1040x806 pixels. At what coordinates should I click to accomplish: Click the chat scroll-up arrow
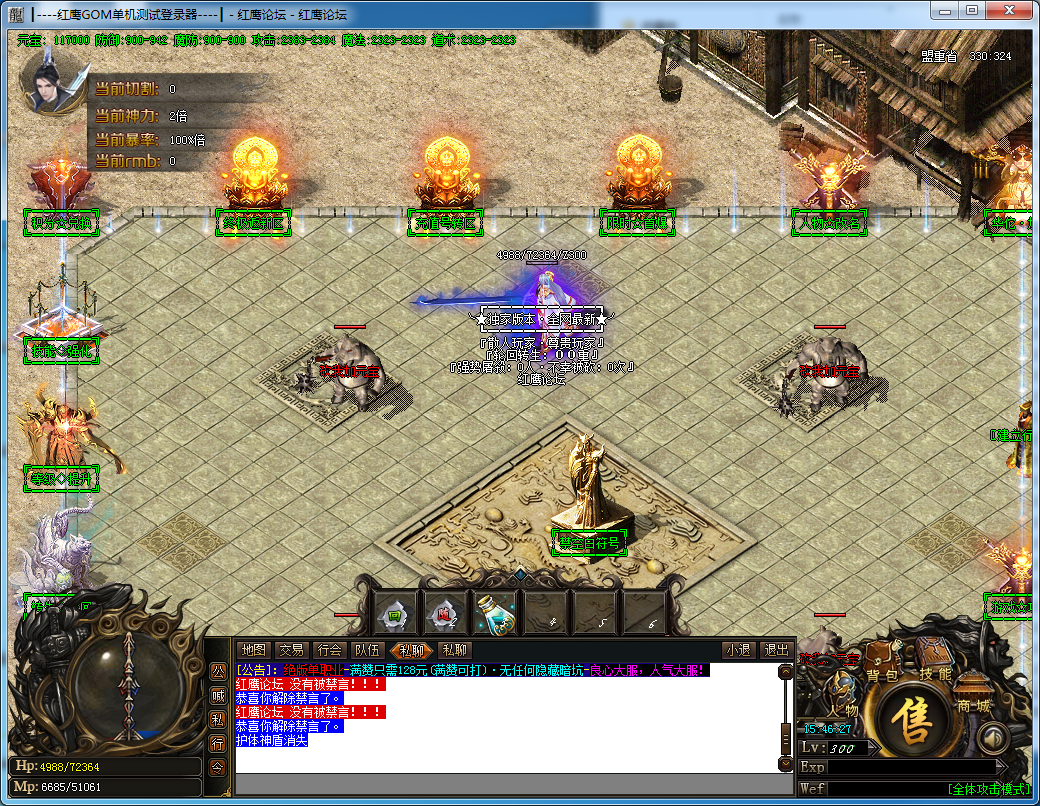pos(786,673)
